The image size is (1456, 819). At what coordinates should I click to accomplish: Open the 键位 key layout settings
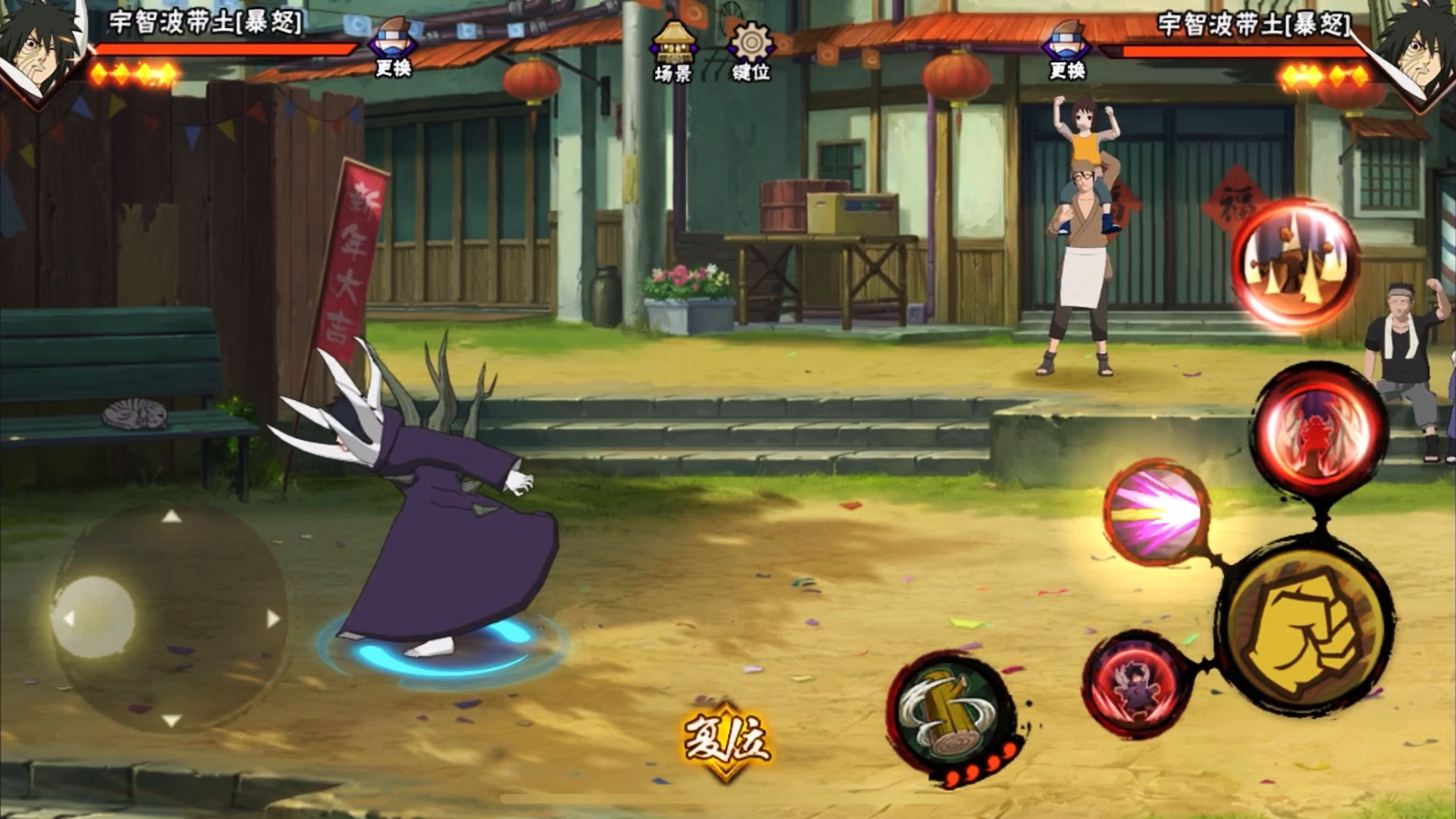coord(751,51)
